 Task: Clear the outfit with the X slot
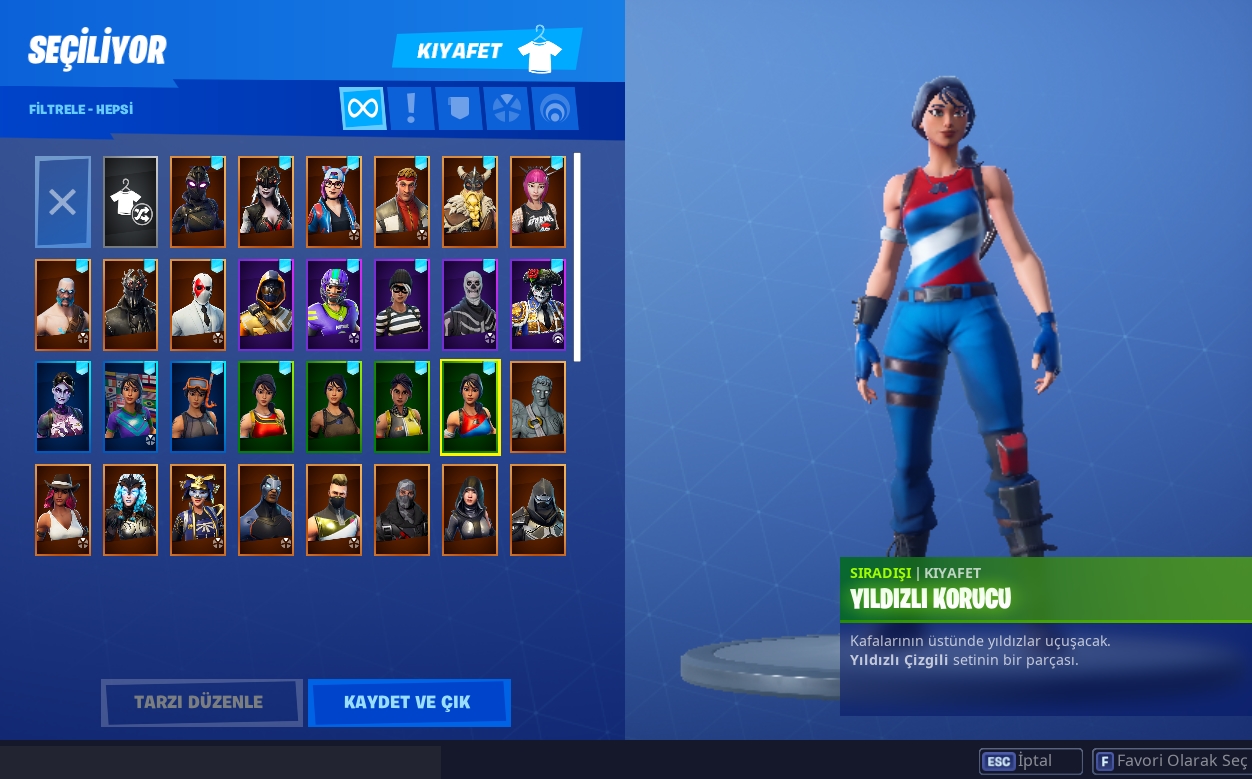pyautogui.click(x=63, y=202)
